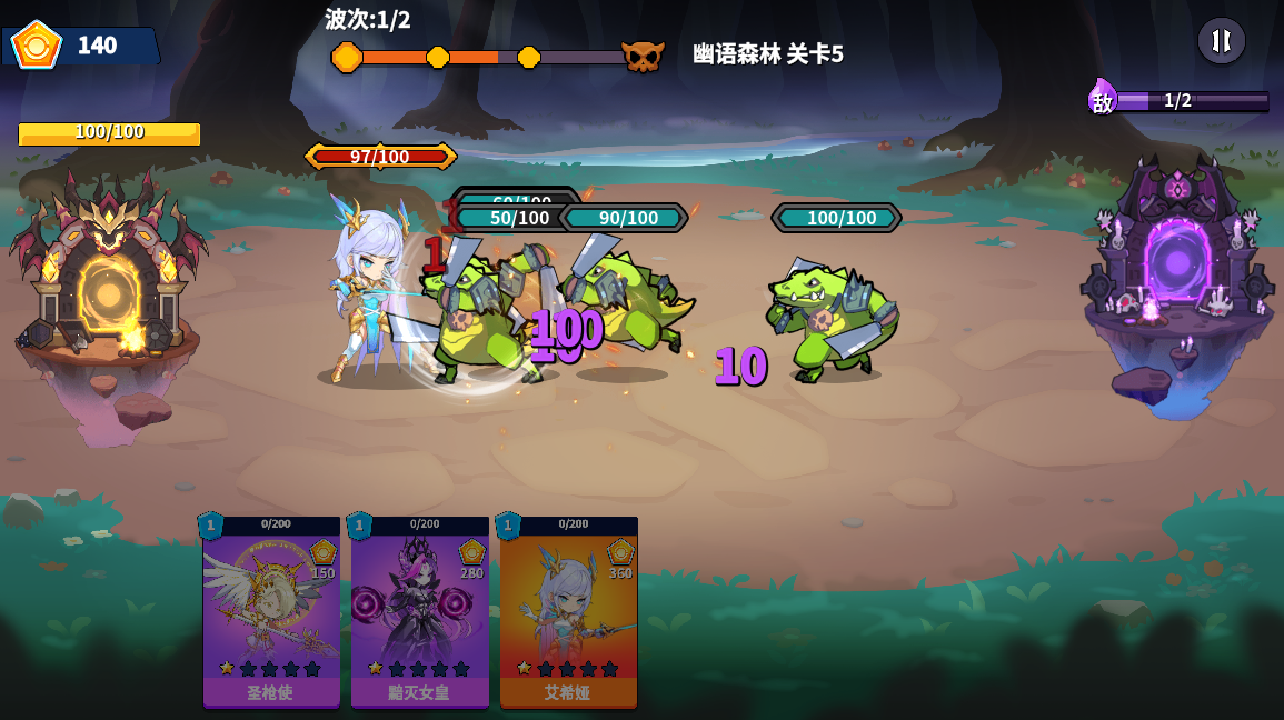Tap the filled star on 艾希娅 card

[x=522, y=668]
